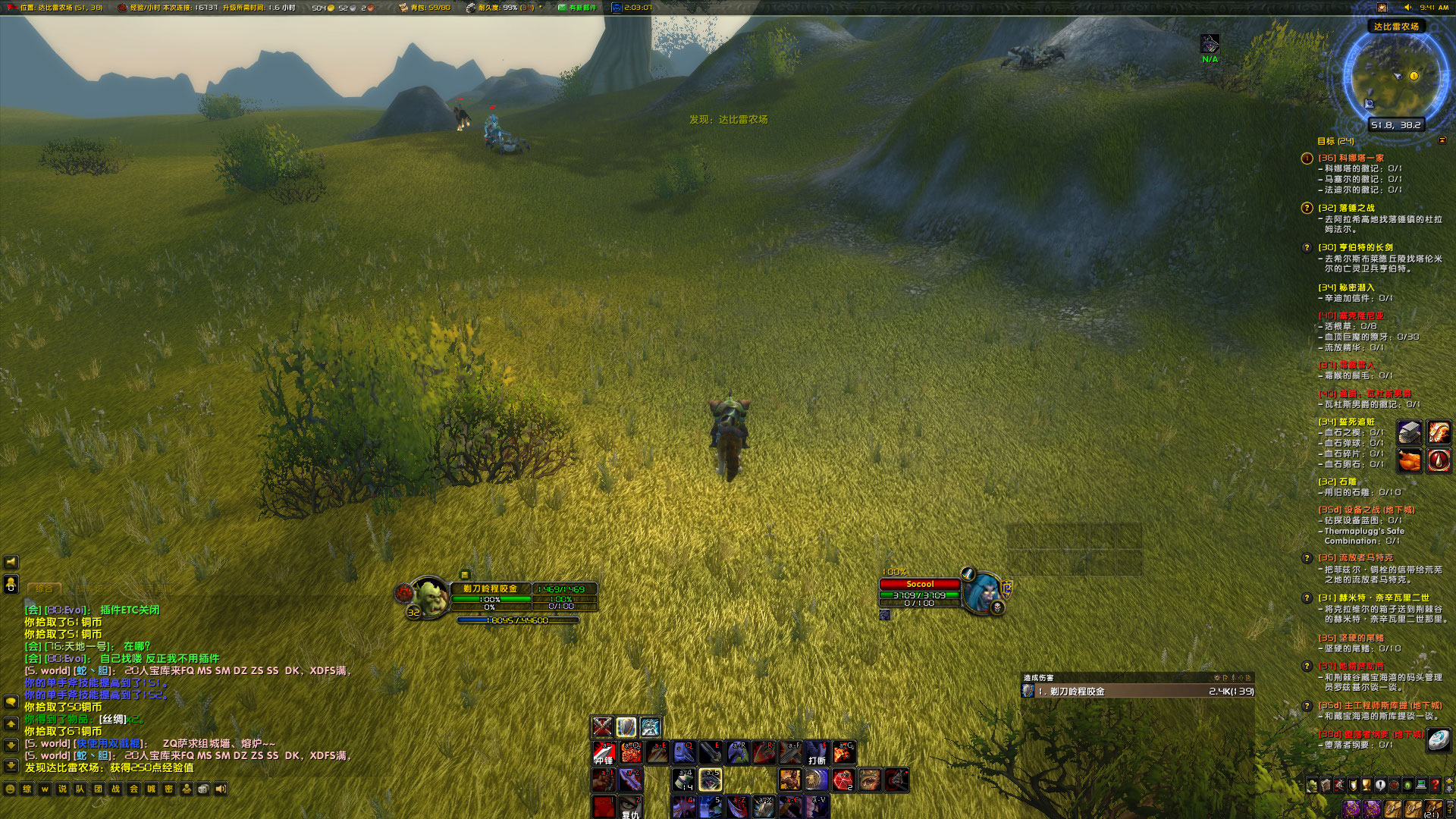This screenshot has height=819, width=1456.
Task: Use the 冲锋 (Charge) ability on the action bar
Action: tap(604, 753)
